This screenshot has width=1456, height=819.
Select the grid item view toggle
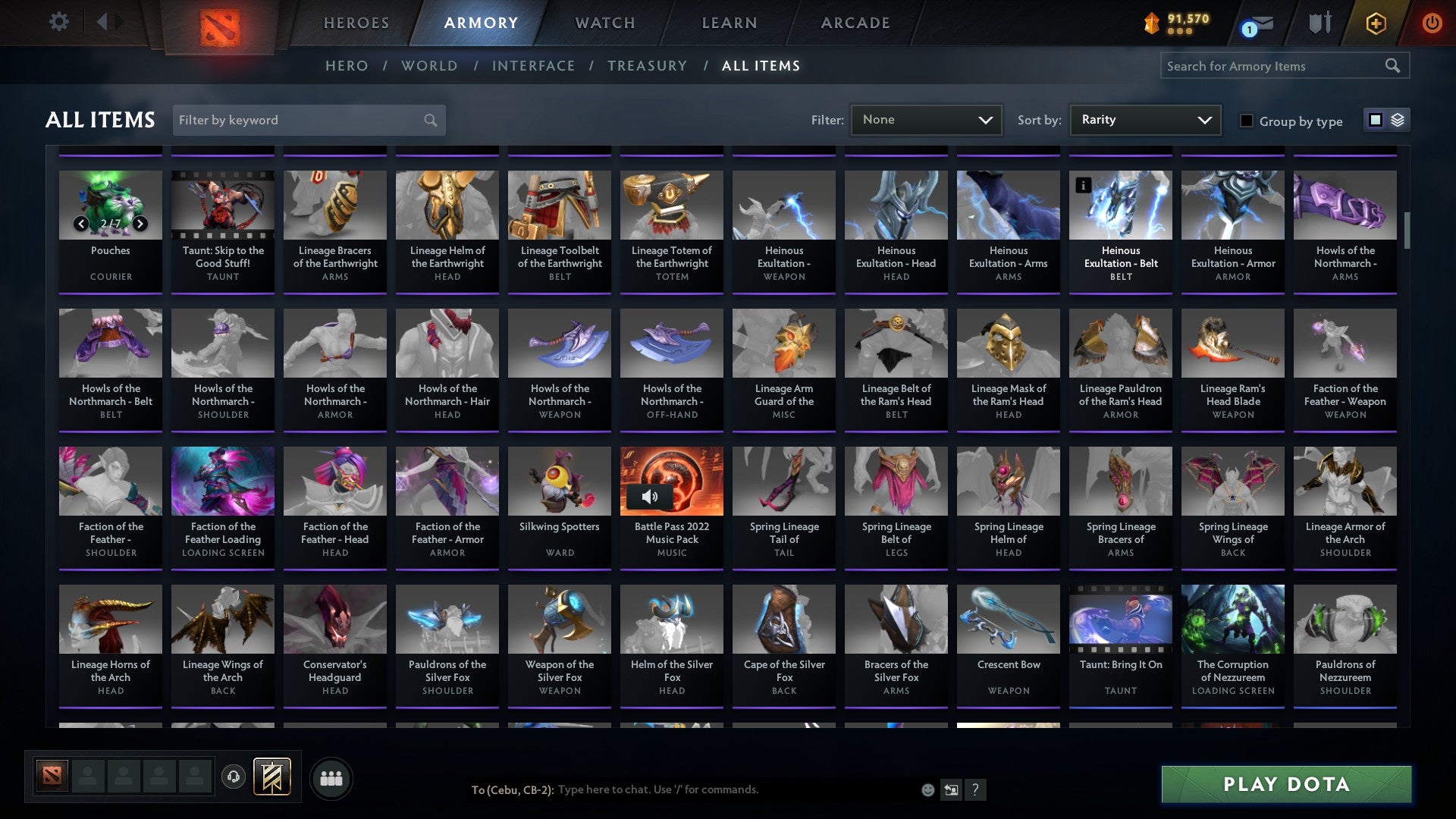point(1374,120)
